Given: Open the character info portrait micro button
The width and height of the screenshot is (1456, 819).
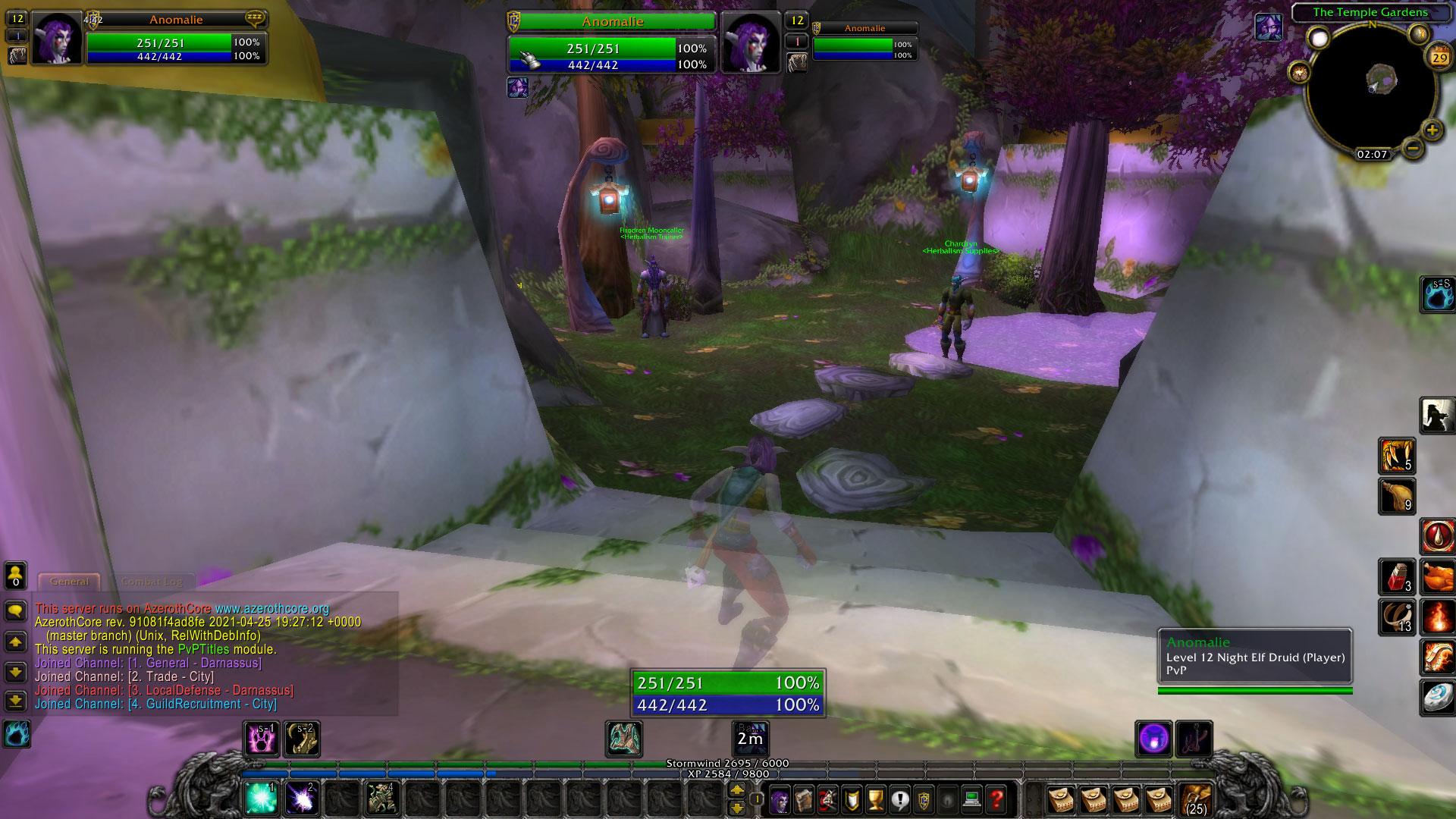Looking at the screenshot, I should pyautogui.click(x=779, y=799).
